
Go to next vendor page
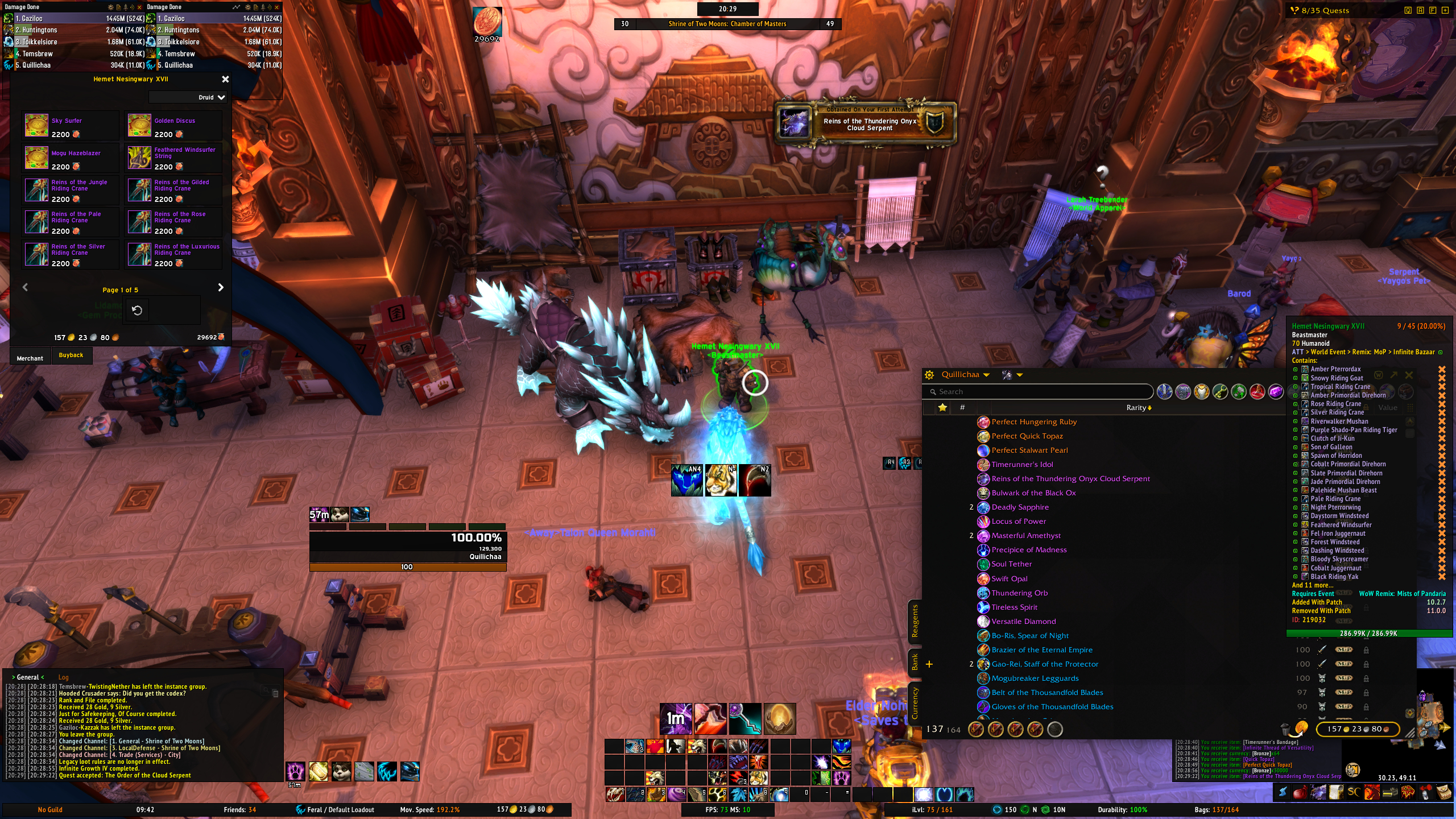point(221,288)
